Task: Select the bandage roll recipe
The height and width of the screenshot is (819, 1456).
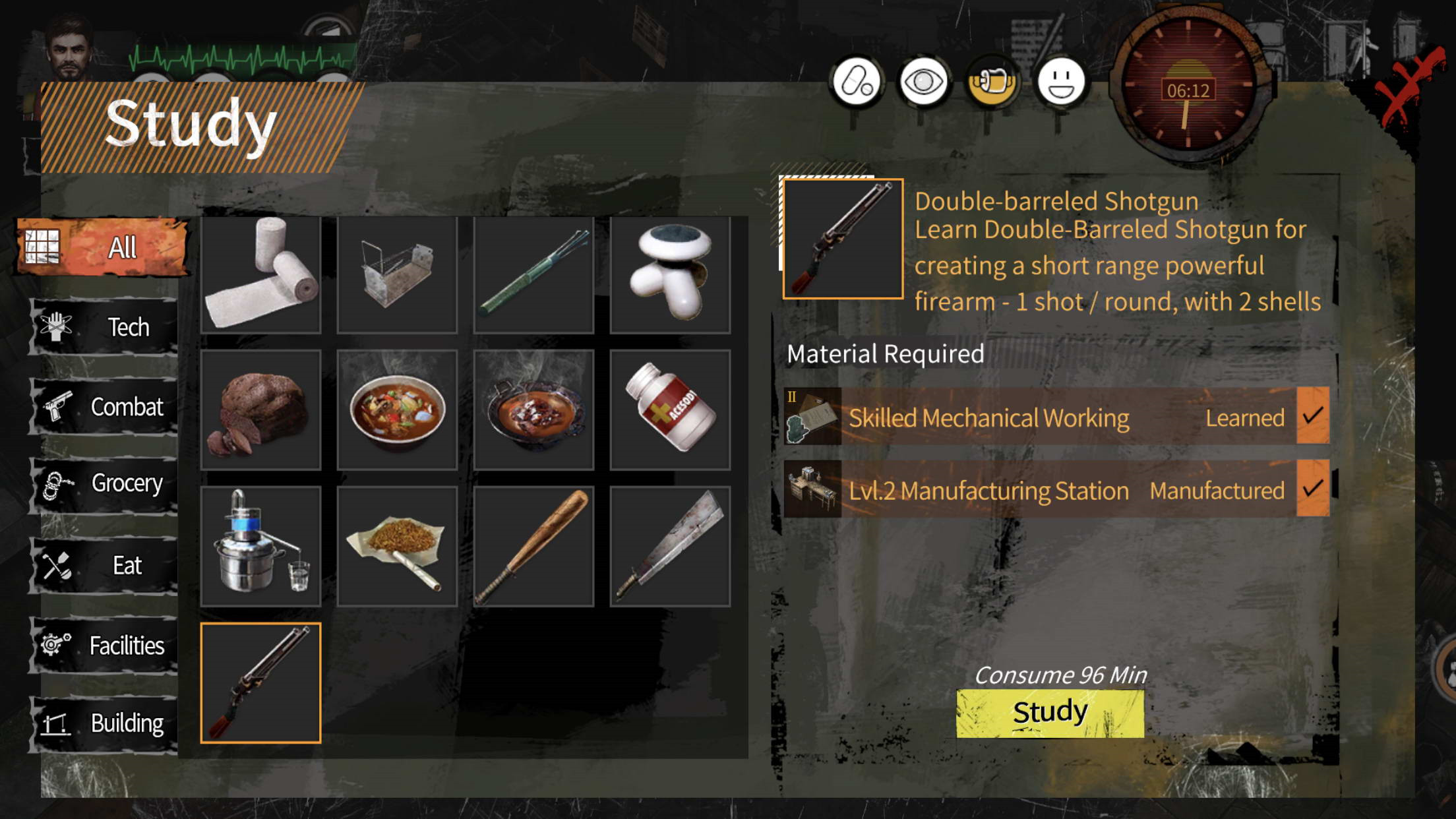Action: [x=261, y=274]
